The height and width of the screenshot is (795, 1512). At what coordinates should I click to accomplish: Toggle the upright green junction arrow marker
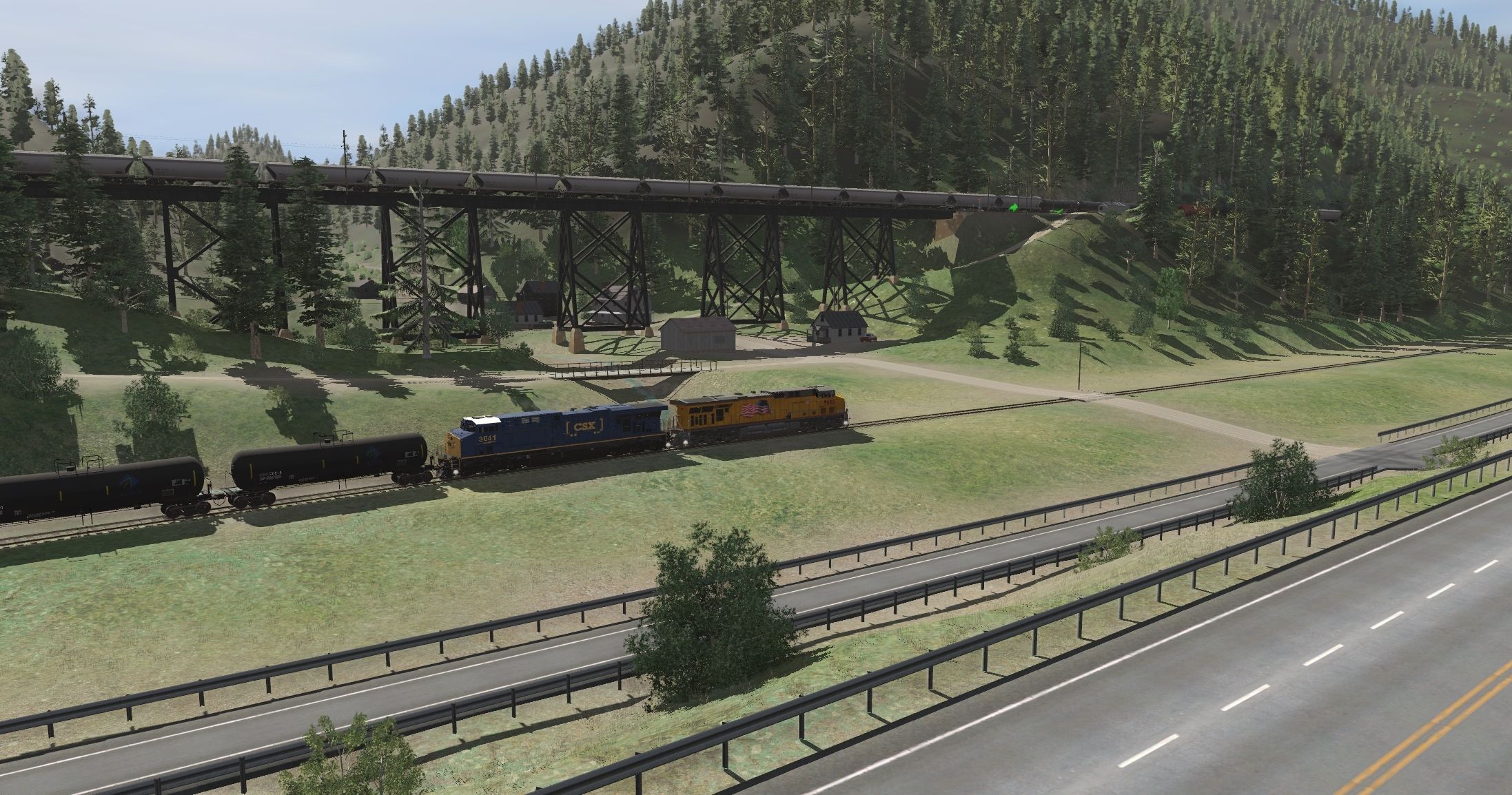click(1014, 205)
